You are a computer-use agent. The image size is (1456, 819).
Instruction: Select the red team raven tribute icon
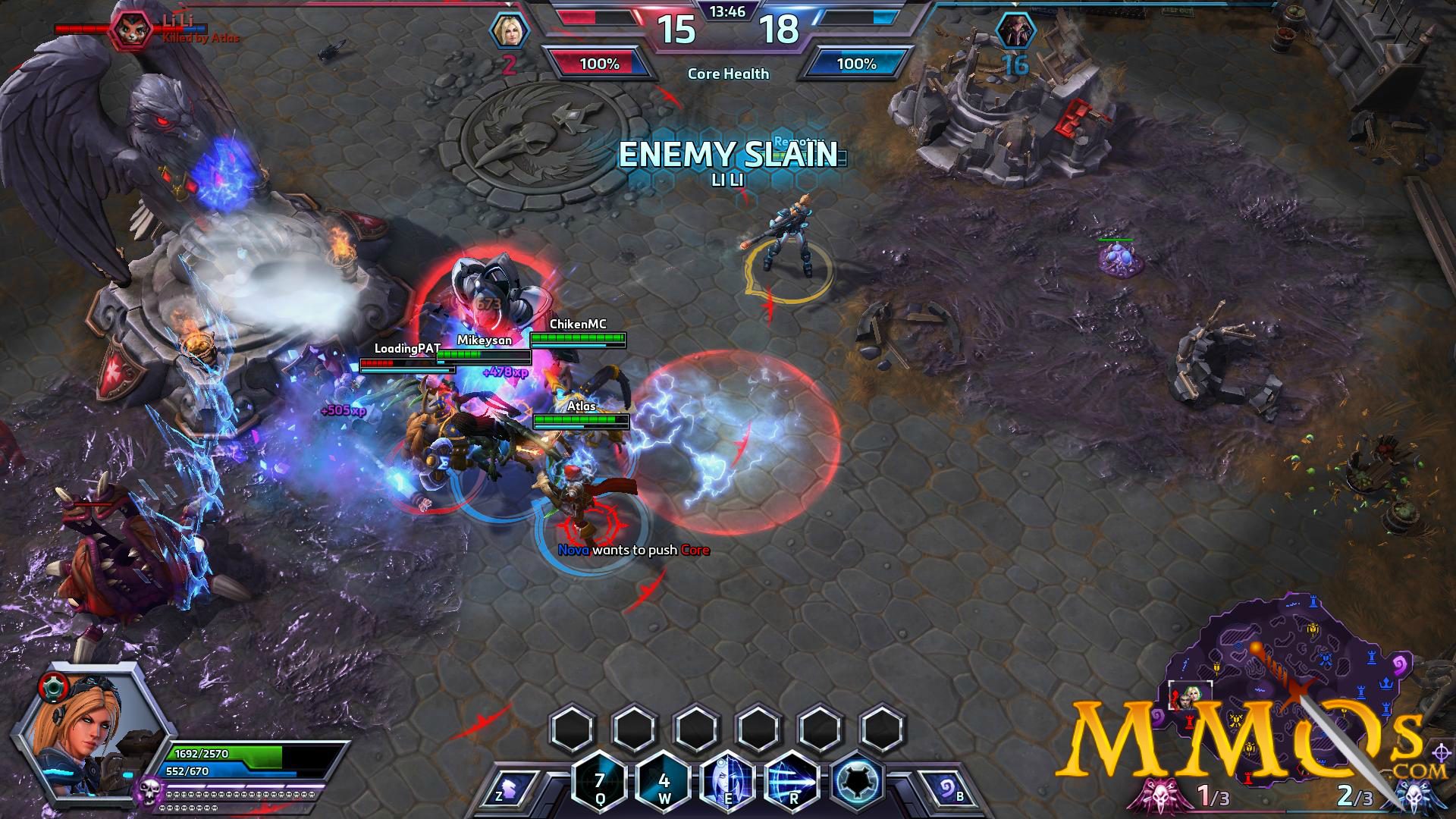click(1157, 793)
